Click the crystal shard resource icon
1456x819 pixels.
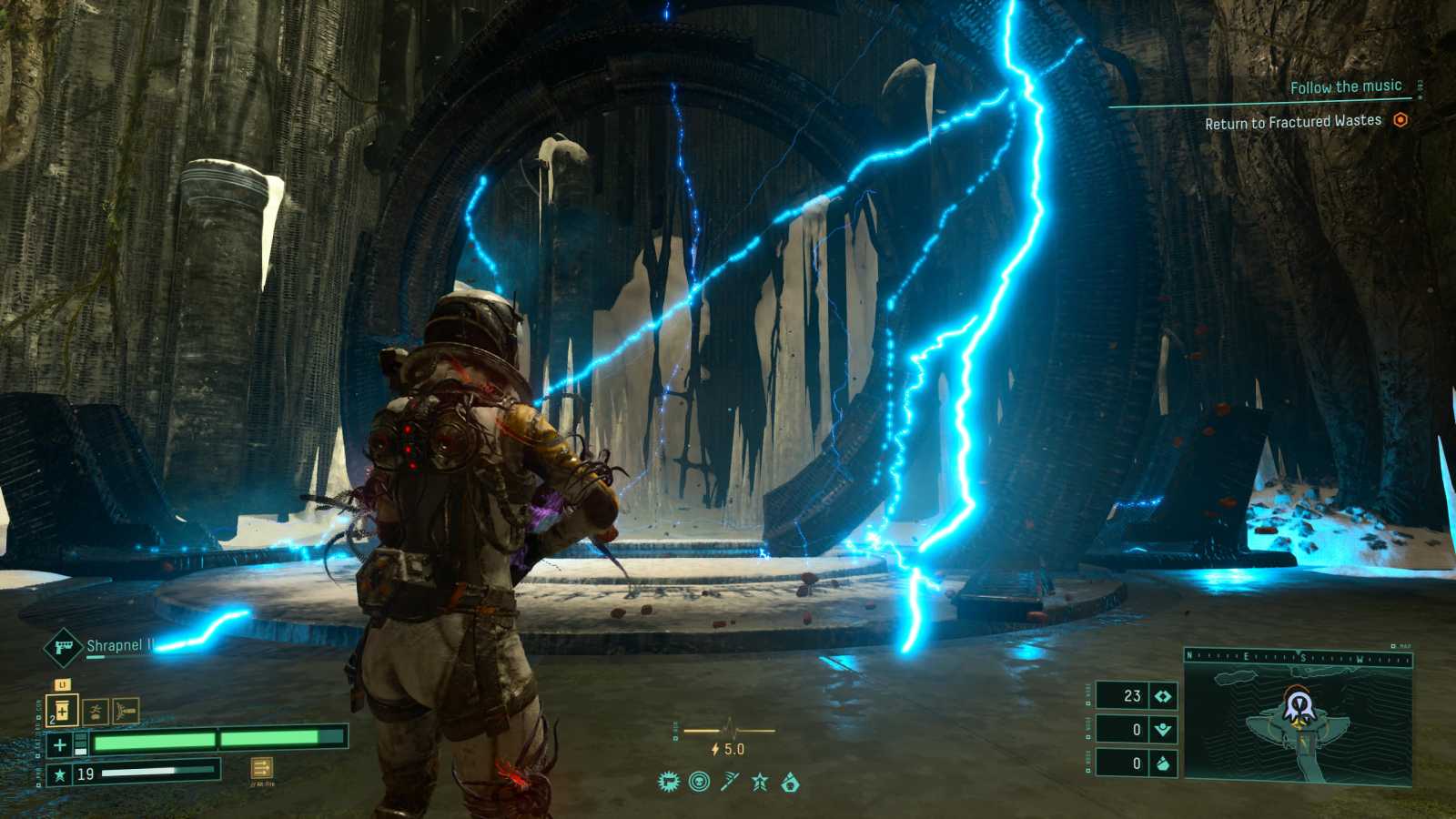[x=1163, y=763]
